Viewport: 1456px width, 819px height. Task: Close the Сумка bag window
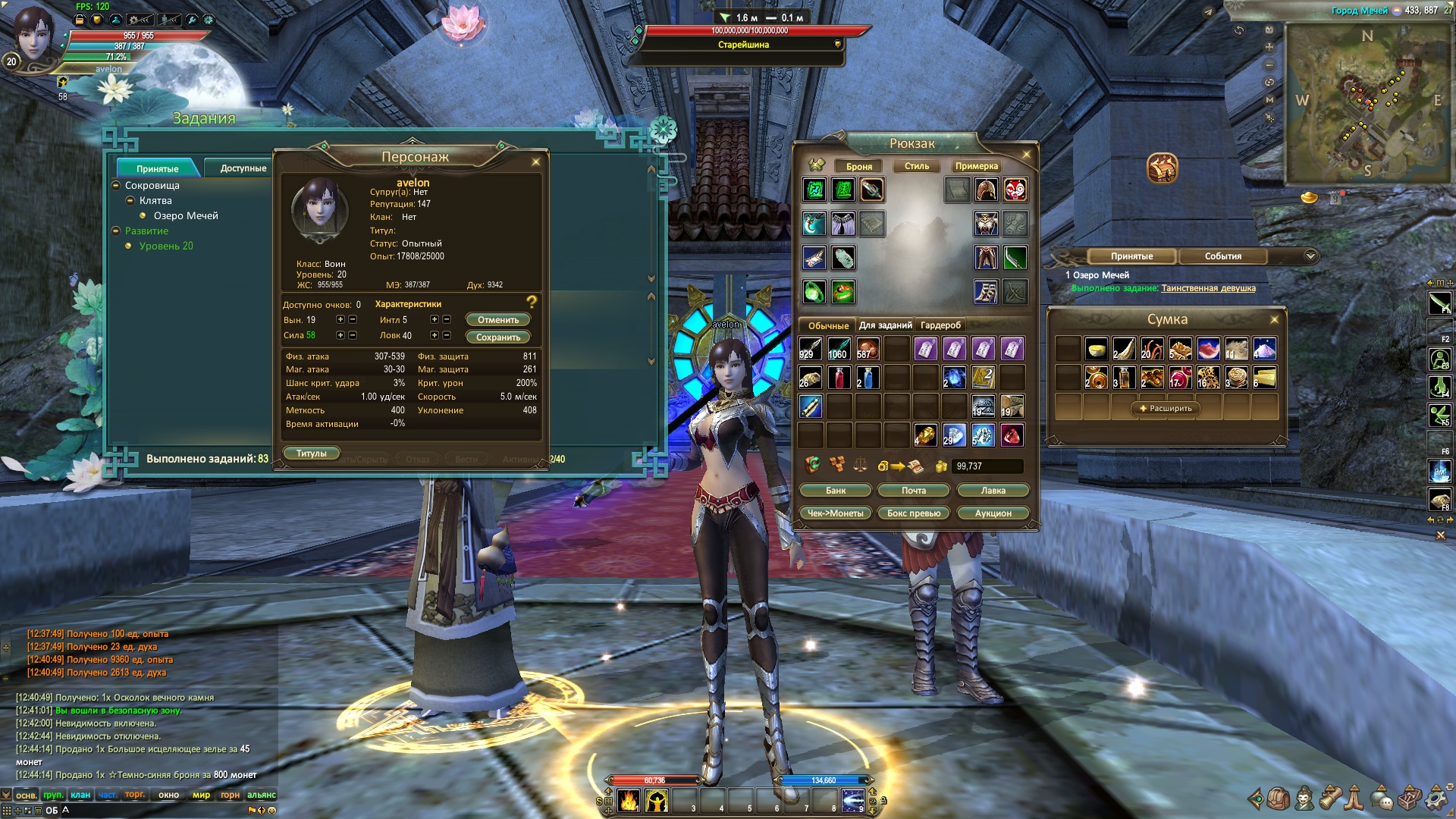[1274, 320]
